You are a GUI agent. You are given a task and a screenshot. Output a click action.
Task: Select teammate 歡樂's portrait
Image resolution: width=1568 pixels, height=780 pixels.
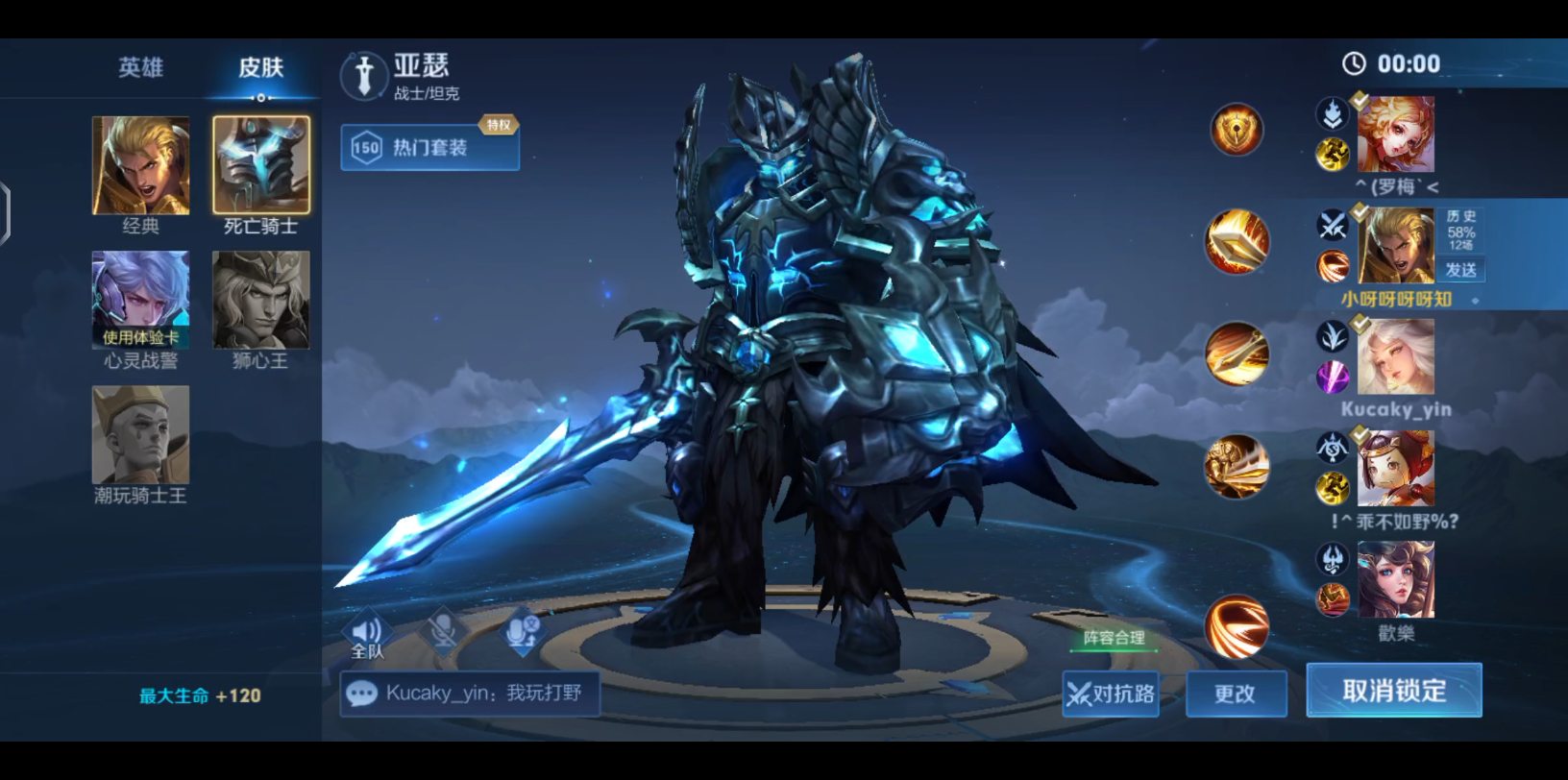point(1395,579)
